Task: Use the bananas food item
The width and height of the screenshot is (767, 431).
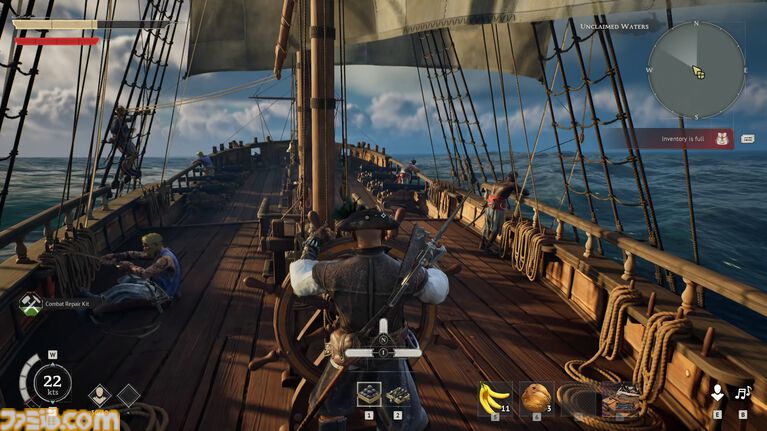Action: pyautogui.click(x=493, y=395)
